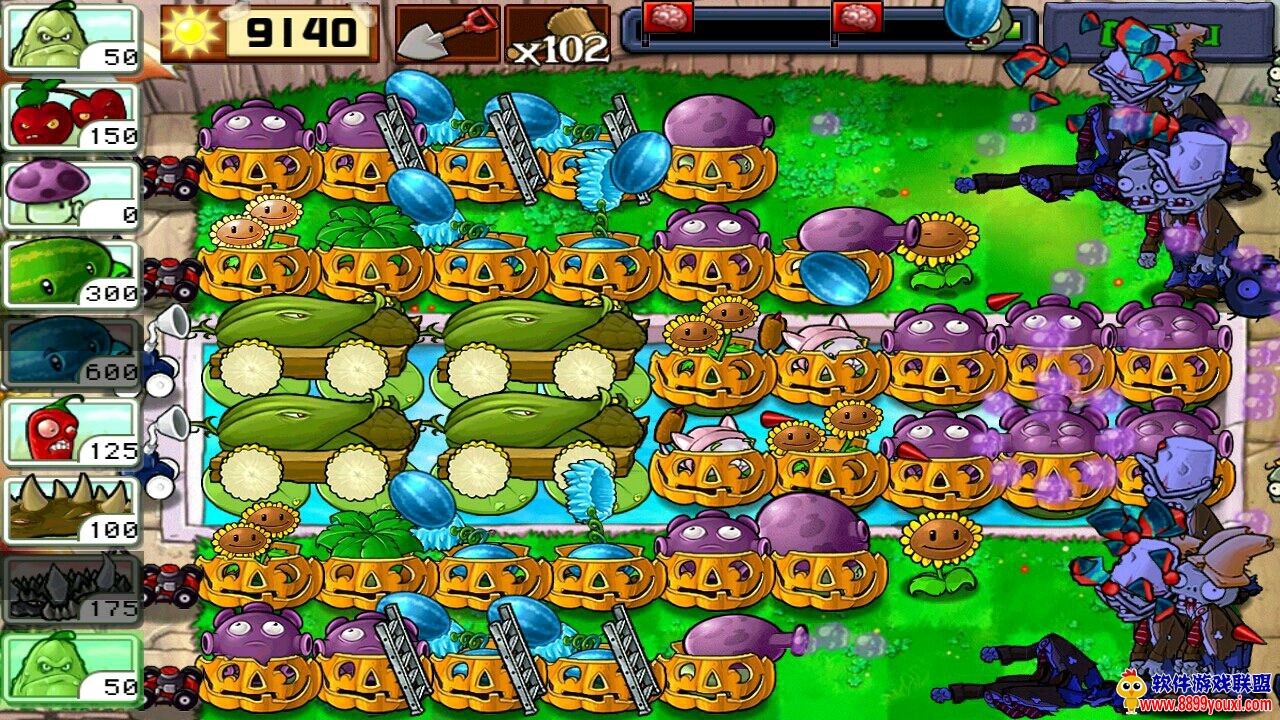
Task: Pick the Spikerock seed packet
Action: point(72,589)
